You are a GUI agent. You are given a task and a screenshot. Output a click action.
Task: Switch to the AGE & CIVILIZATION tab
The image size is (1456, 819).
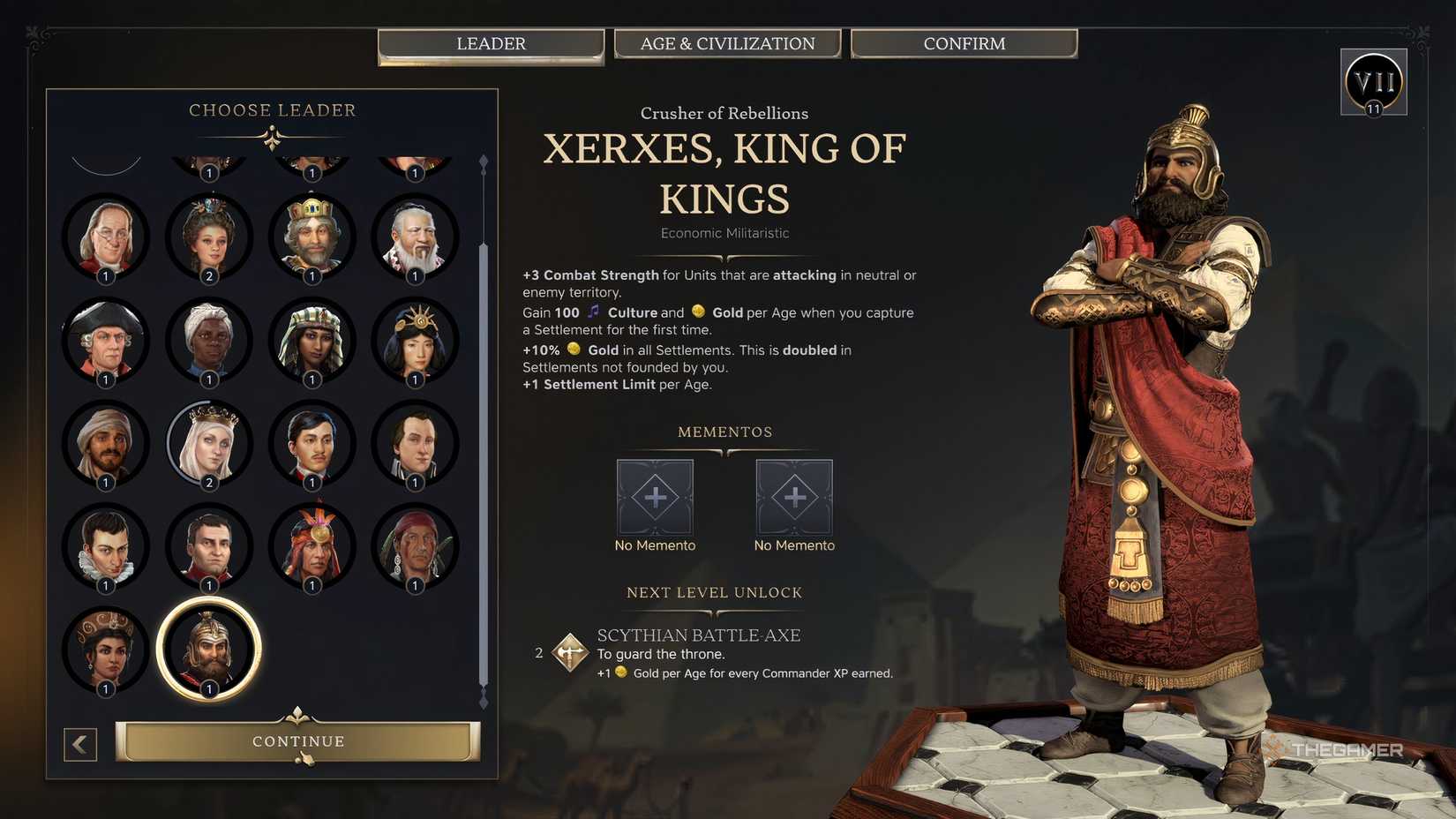727,42
